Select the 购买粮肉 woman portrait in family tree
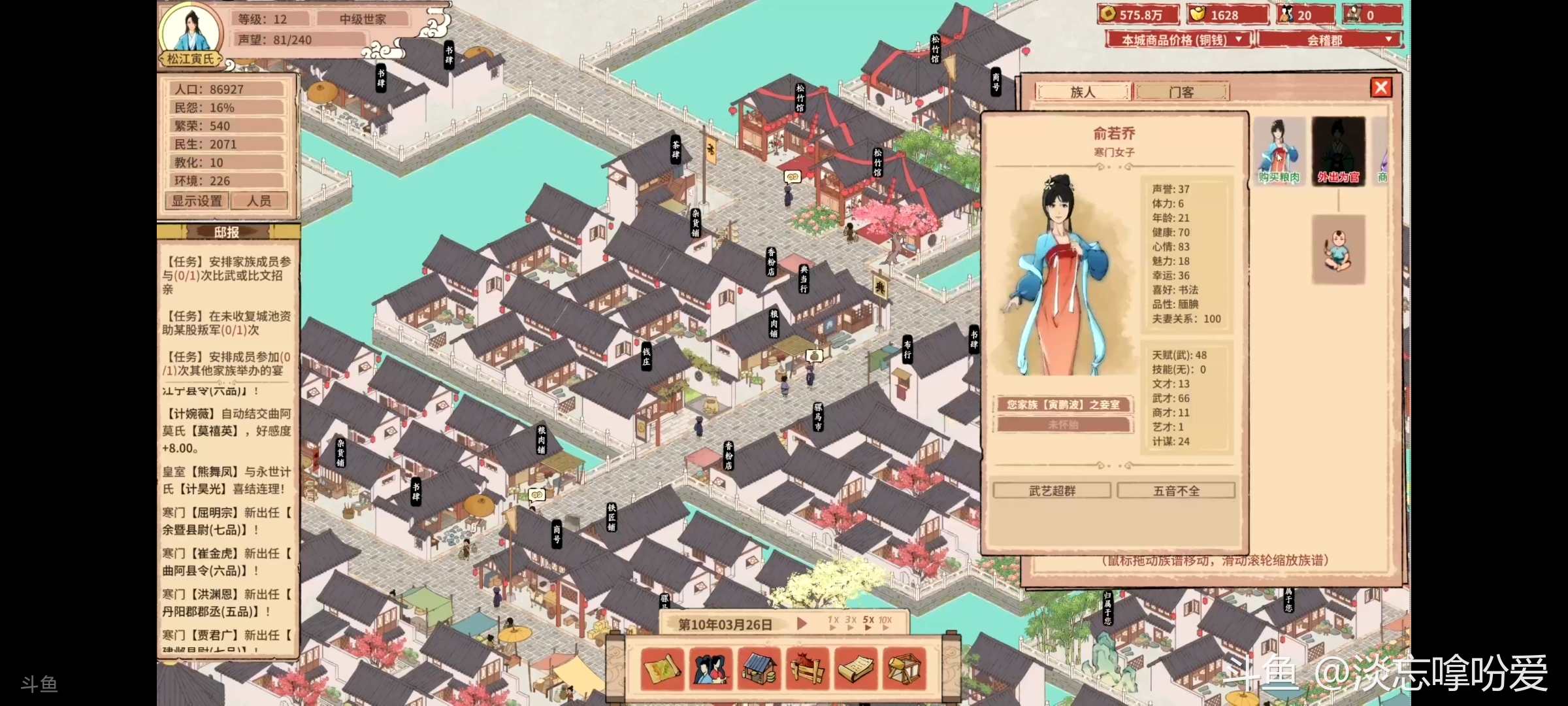 [x=1279, y=150]
